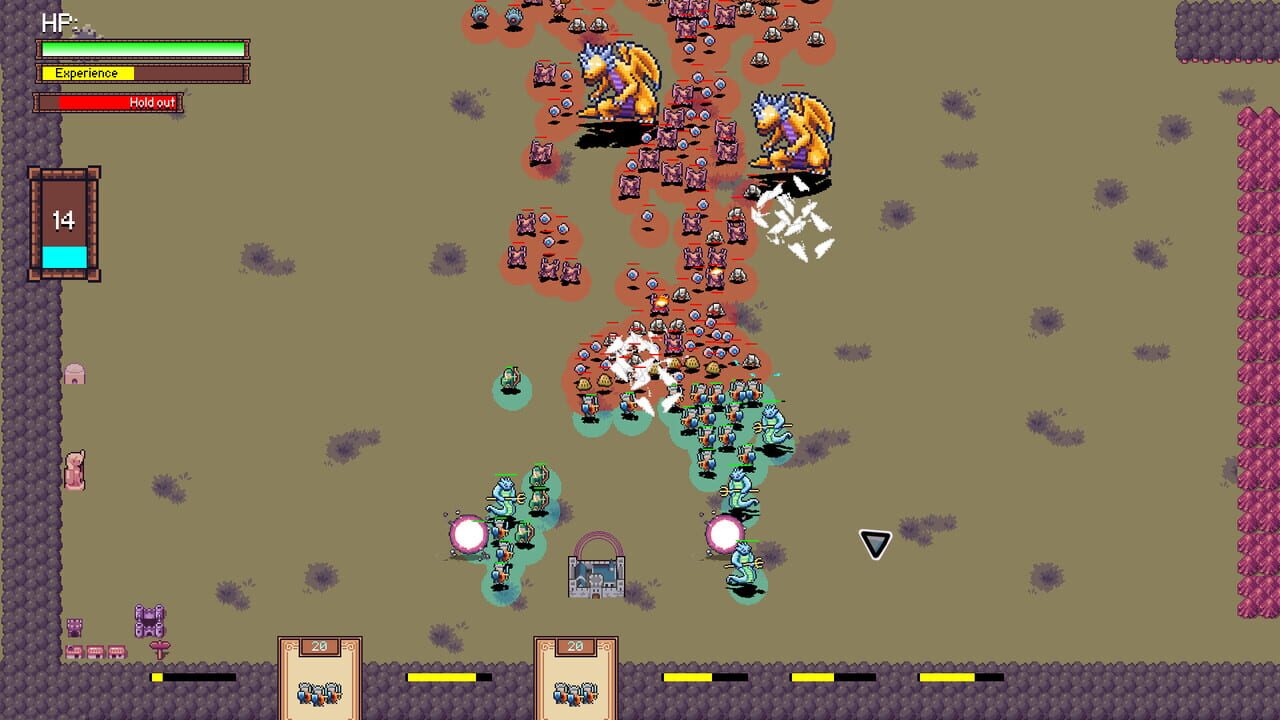Select the pink statue on the left edge
The width and height of the screenshot is (1280, 720).
click(74, 468)
